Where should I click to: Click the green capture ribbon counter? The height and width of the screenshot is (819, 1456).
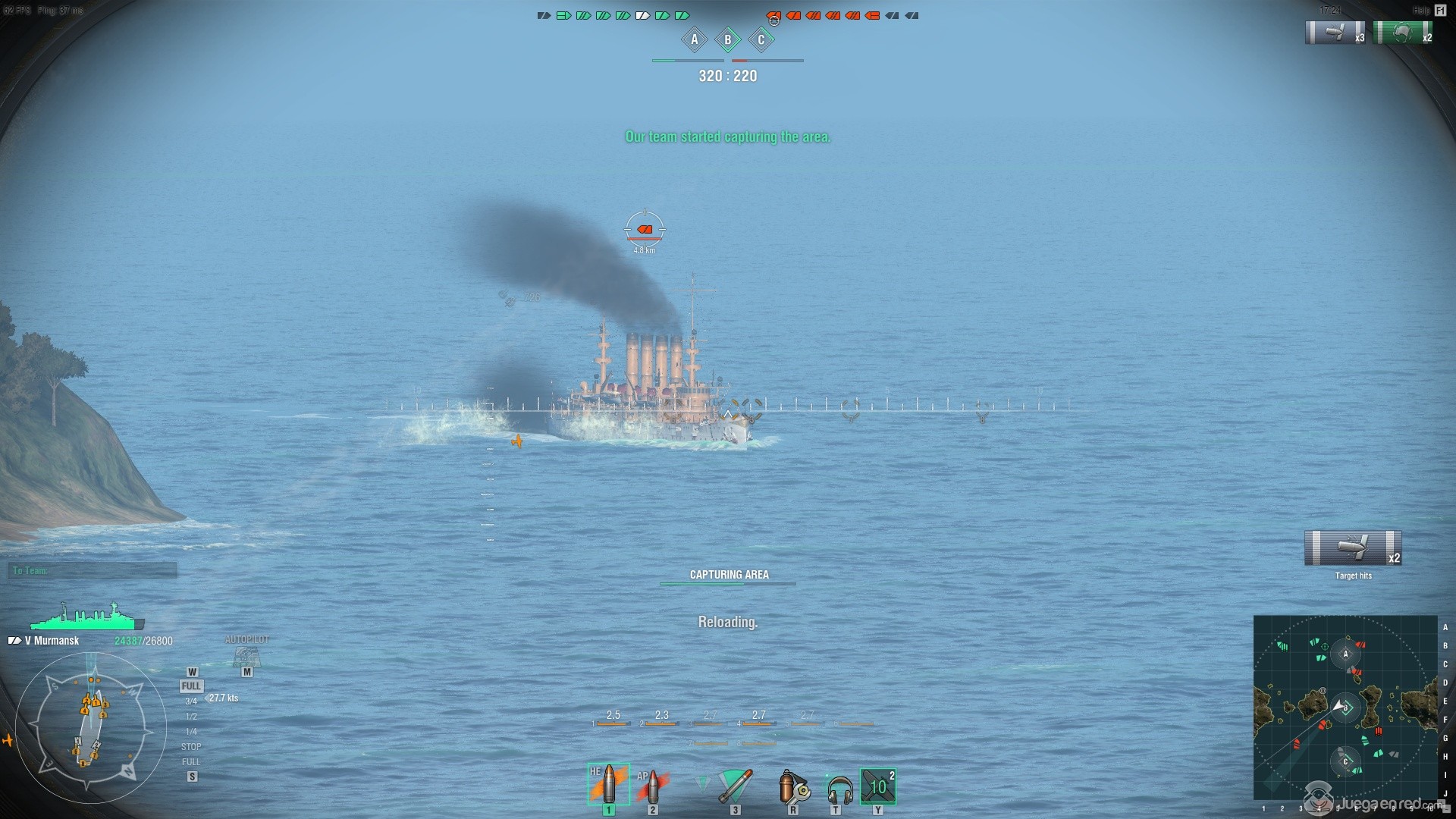pyautogui.click(x=1403, y=33)
